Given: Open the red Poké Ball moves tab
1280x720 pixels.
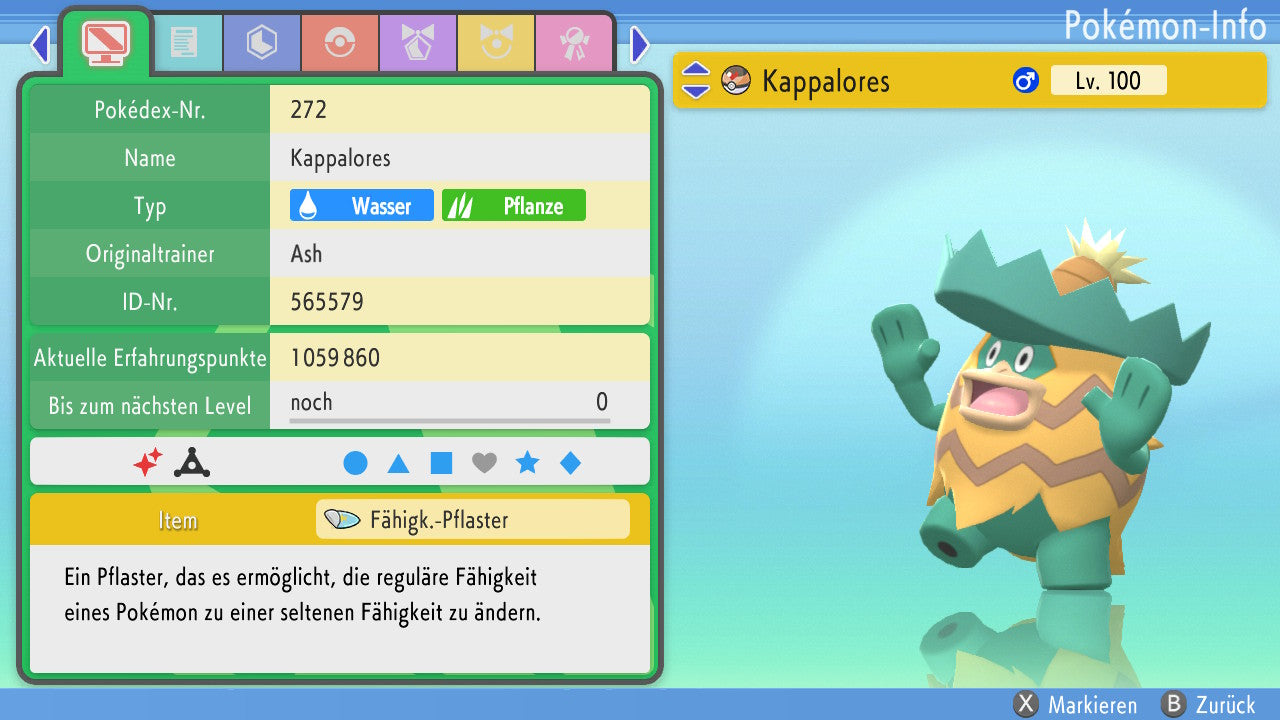Looking at the screenshot, I should [x=340, y=43].
